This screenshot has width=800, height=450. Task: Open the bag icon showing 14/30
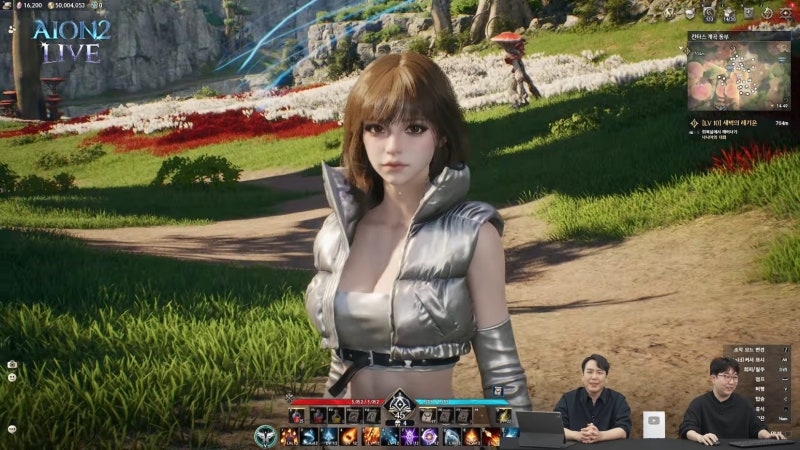[x=728, y=14]
